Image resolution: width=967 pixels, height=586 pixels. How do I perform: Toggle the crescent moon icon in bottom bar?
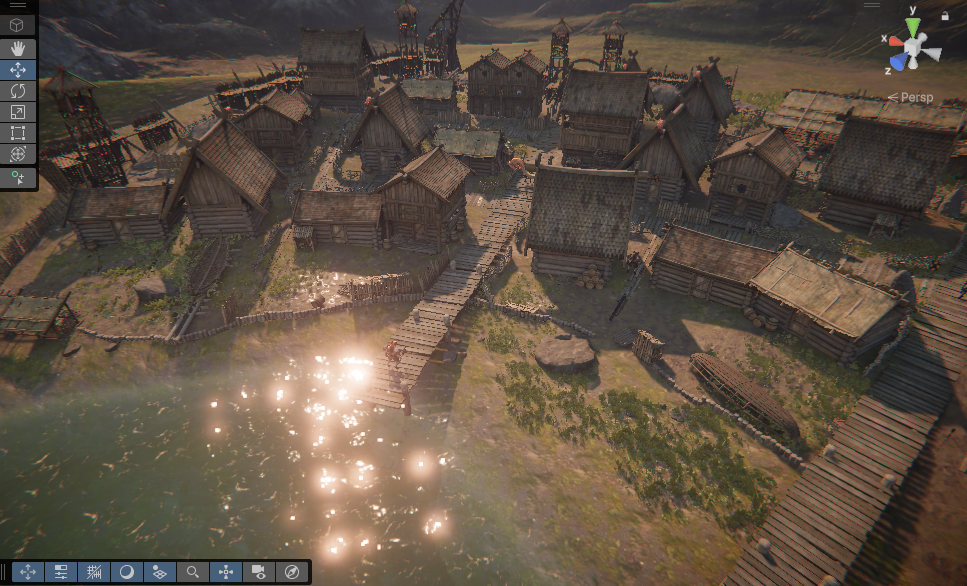pyautogui.click(x=127, y=572)
